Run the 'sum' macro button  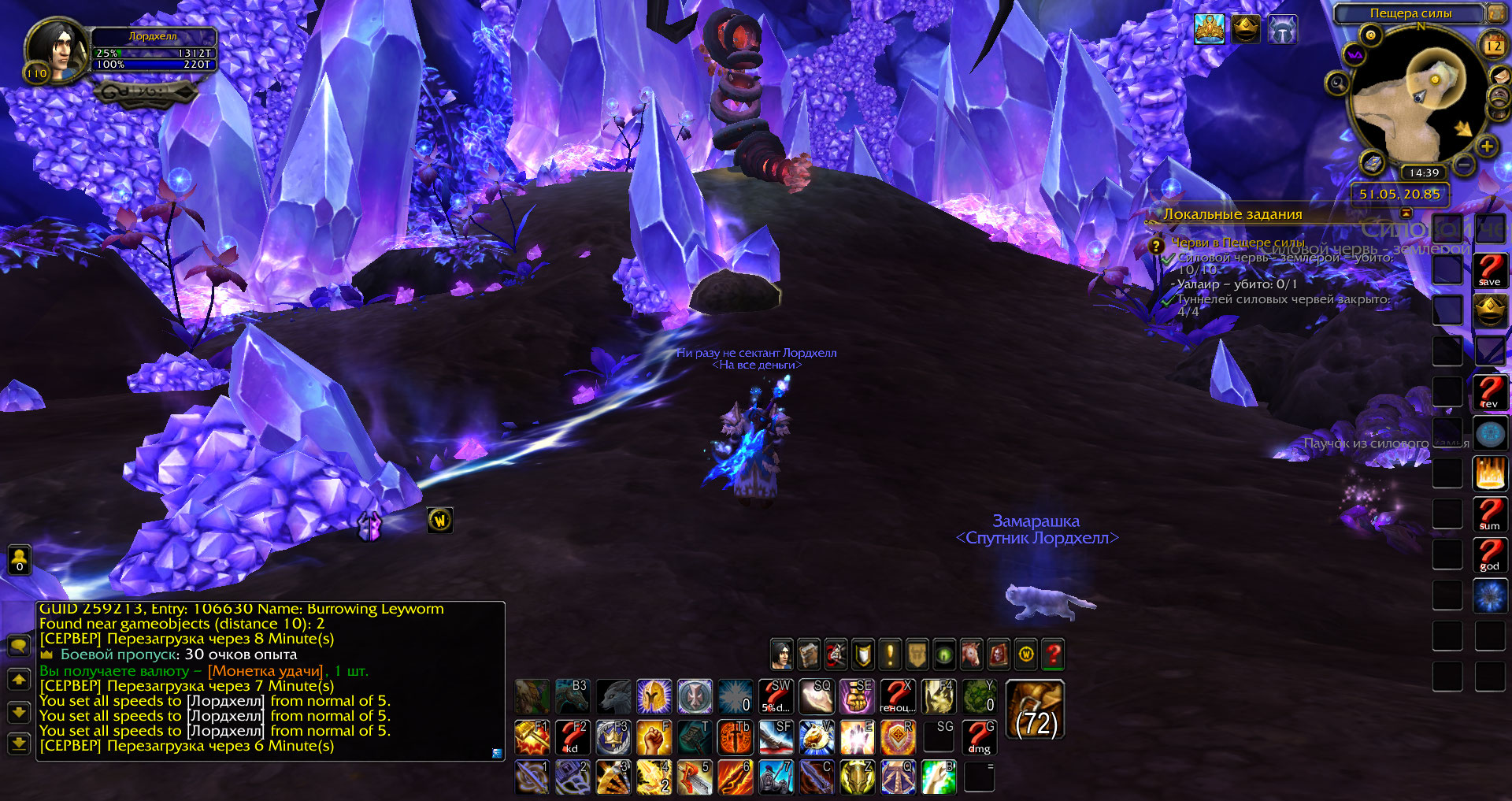click(x=1489, y=514)
